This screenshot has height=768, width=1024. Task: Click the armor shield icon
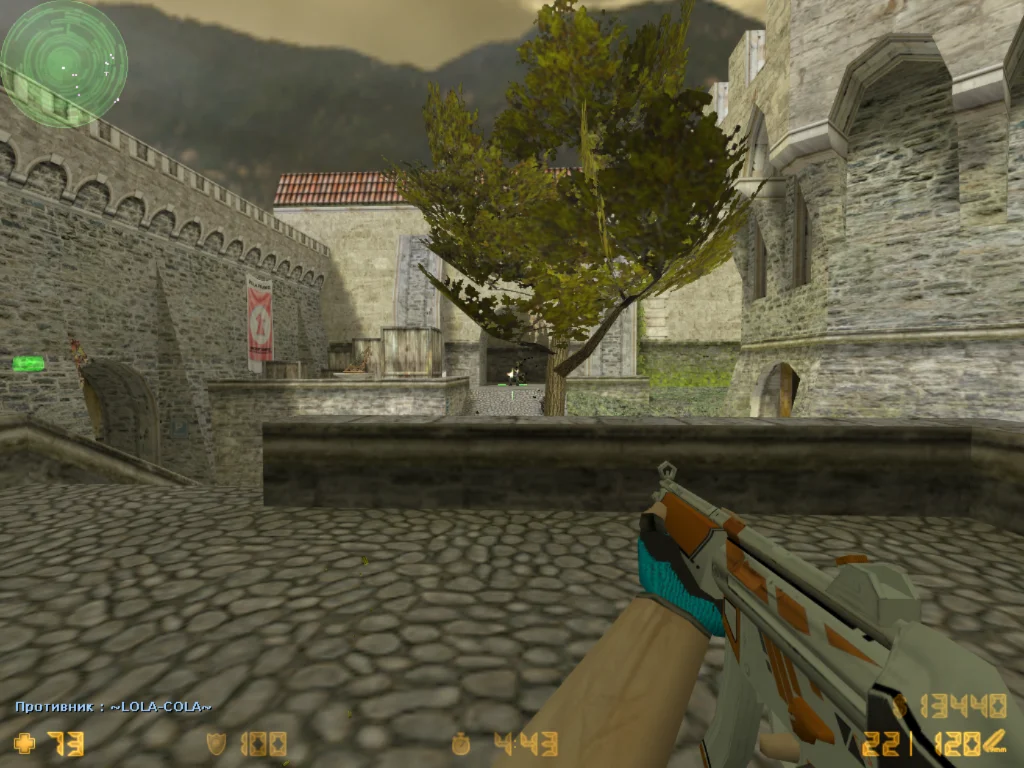click(x=215, y=743)
